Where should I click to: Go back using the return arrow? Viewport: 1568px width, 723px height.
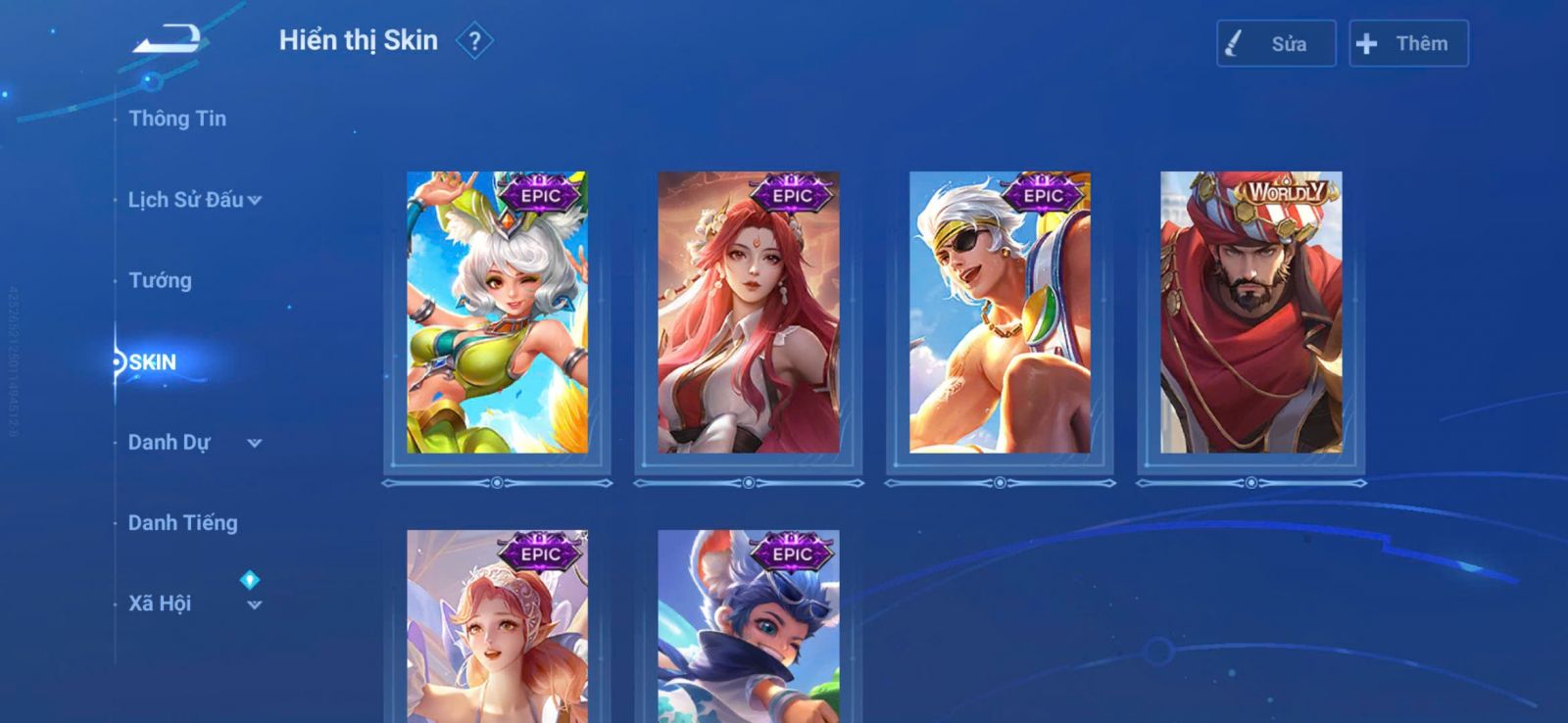click(167, 40)
